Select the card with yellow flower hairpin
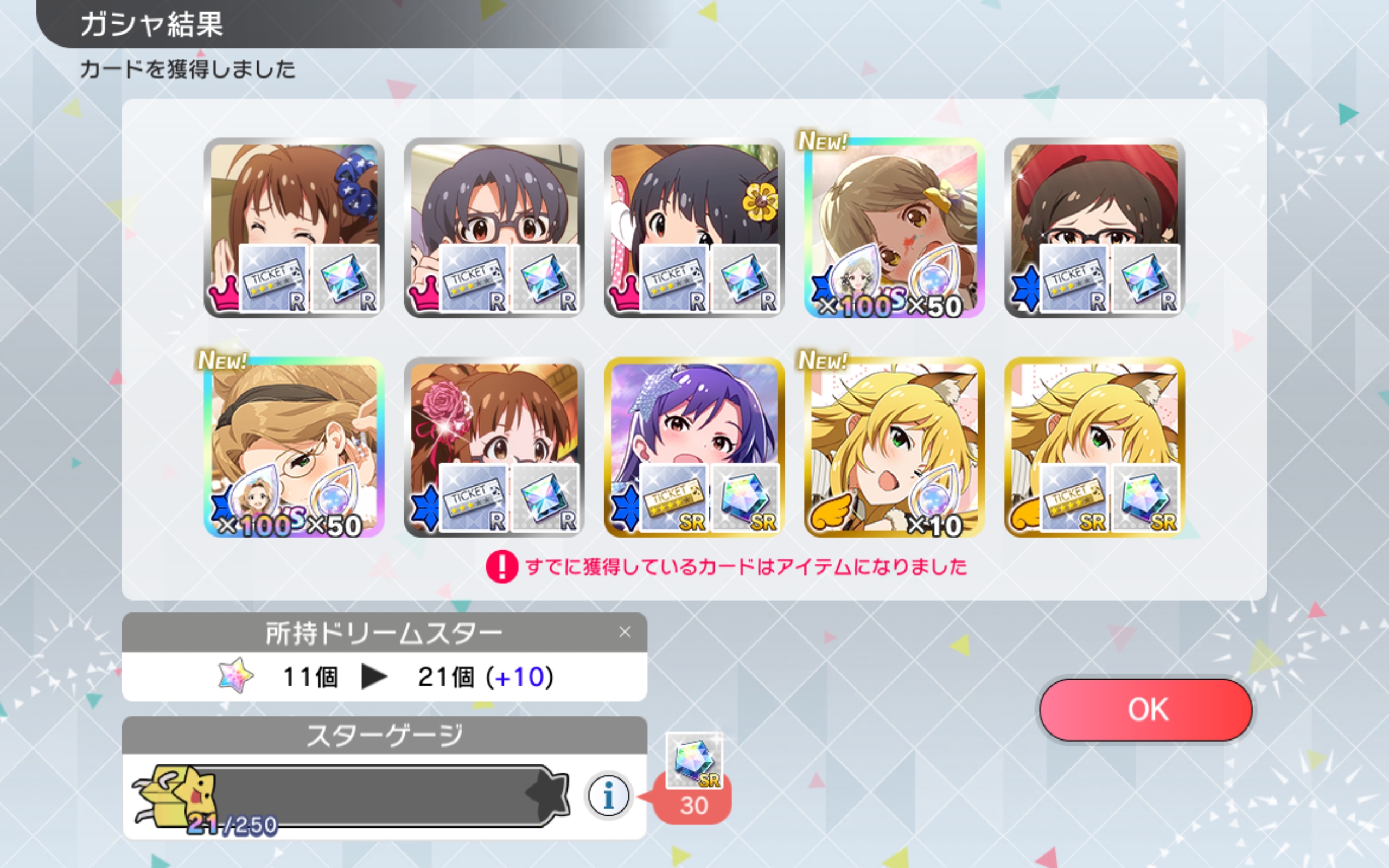The image size is (1389, 868). coord(694,227)
